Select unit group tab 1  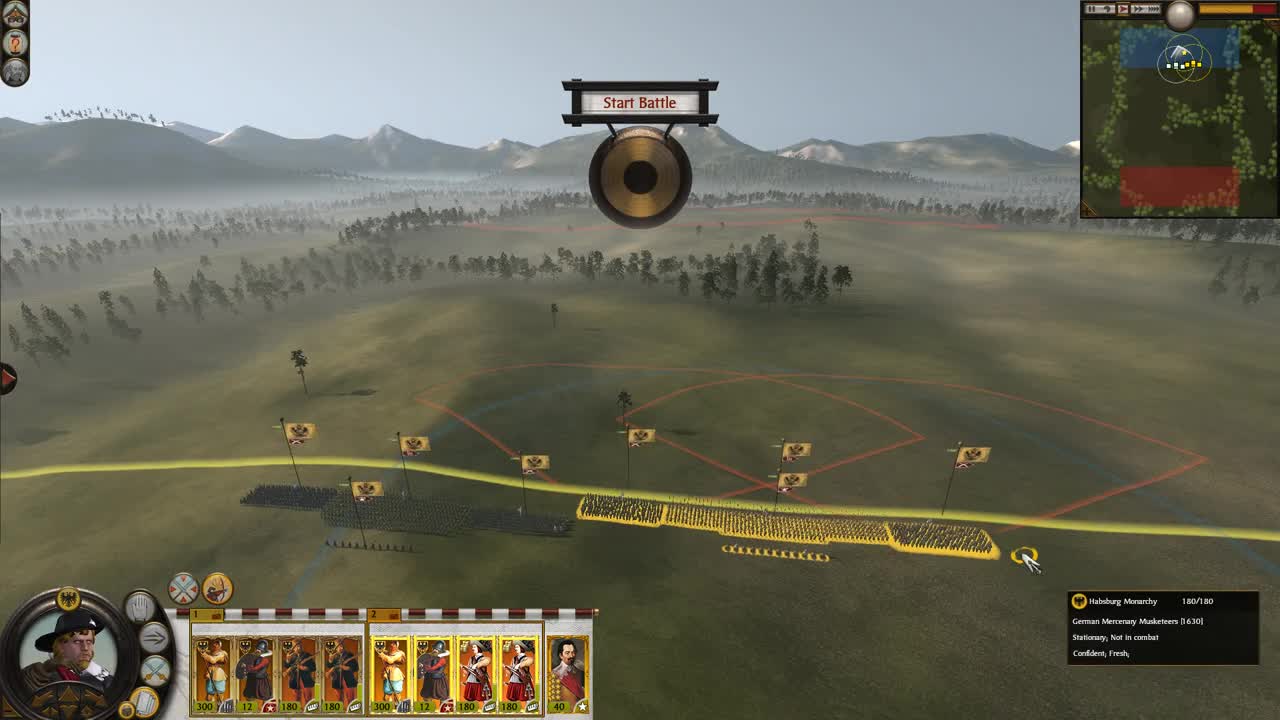point(197,613)
